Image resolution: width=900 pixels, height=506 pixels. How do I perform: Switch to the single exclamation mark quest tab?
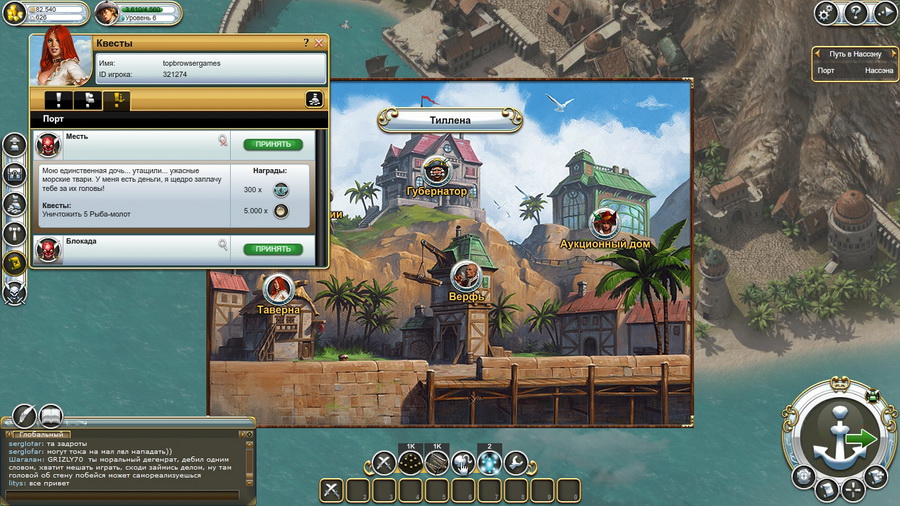60,100
